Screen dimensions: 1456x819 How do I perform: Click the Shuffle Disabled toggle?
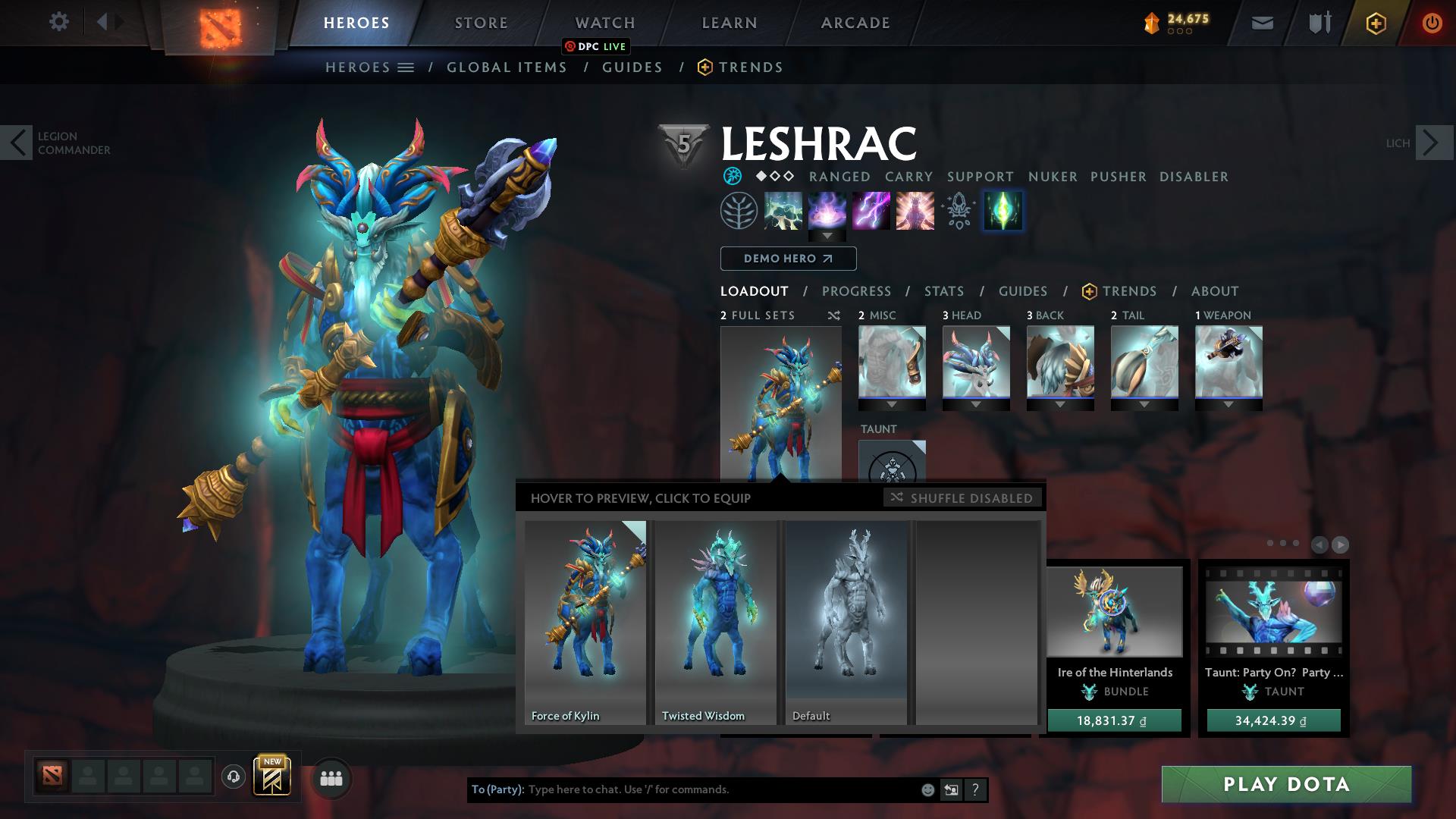click(x=963, y=498)
